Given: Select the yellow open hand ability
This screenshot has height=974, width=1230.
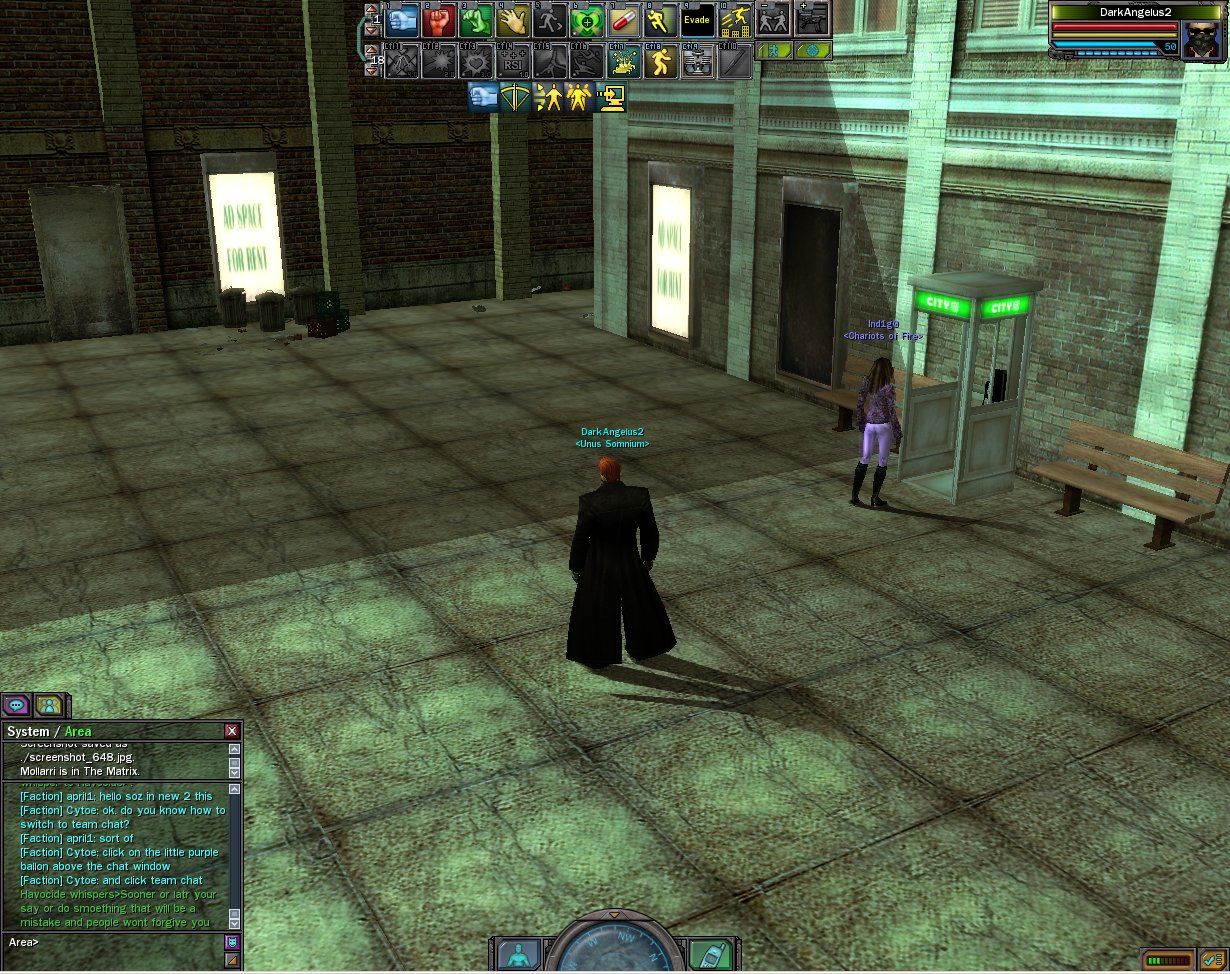Looking at the screenshot, I should click(513, 20).
